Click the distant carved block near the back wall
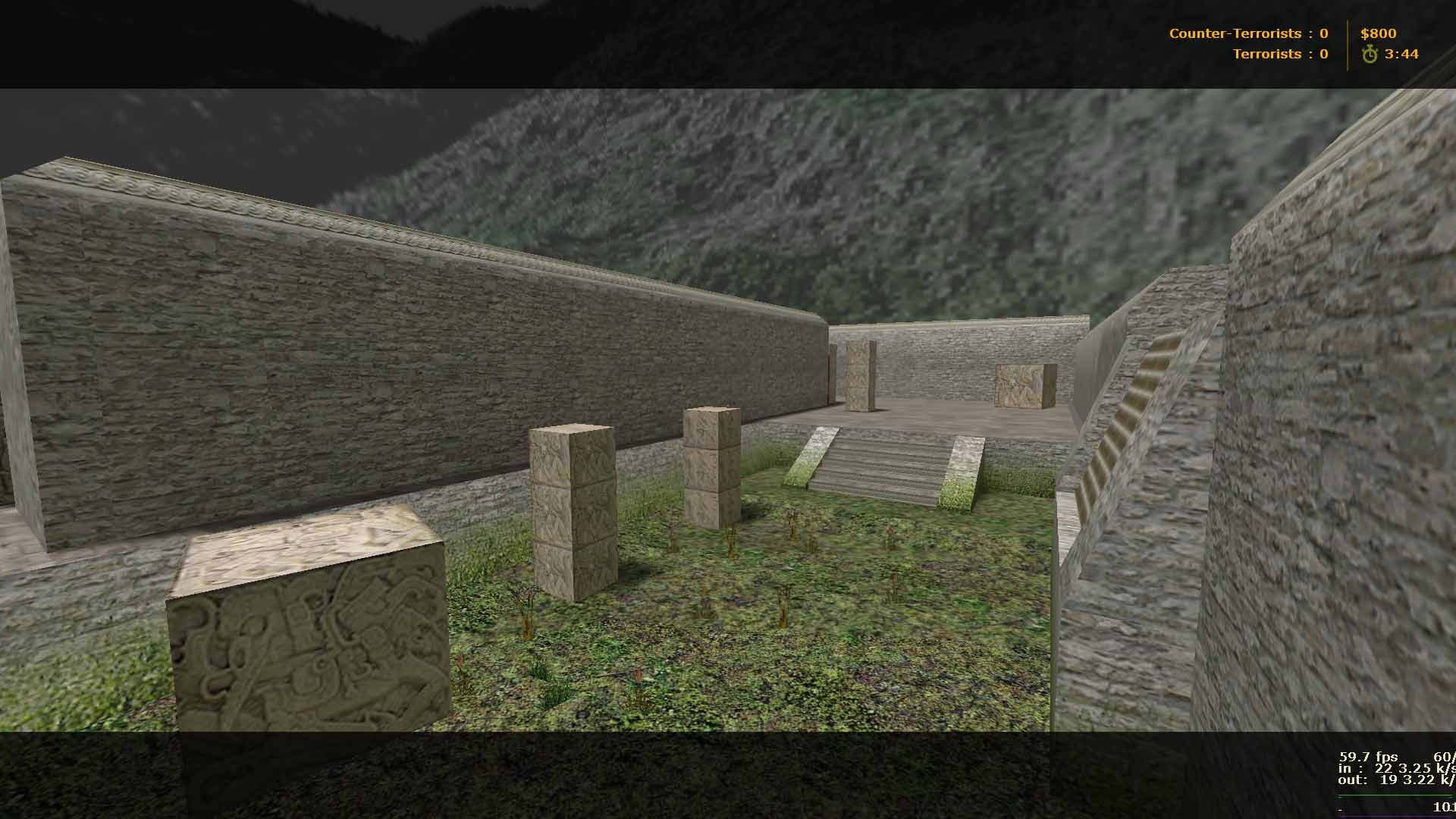Screen dimensions: 1456x819 (x=1025, y=387)
